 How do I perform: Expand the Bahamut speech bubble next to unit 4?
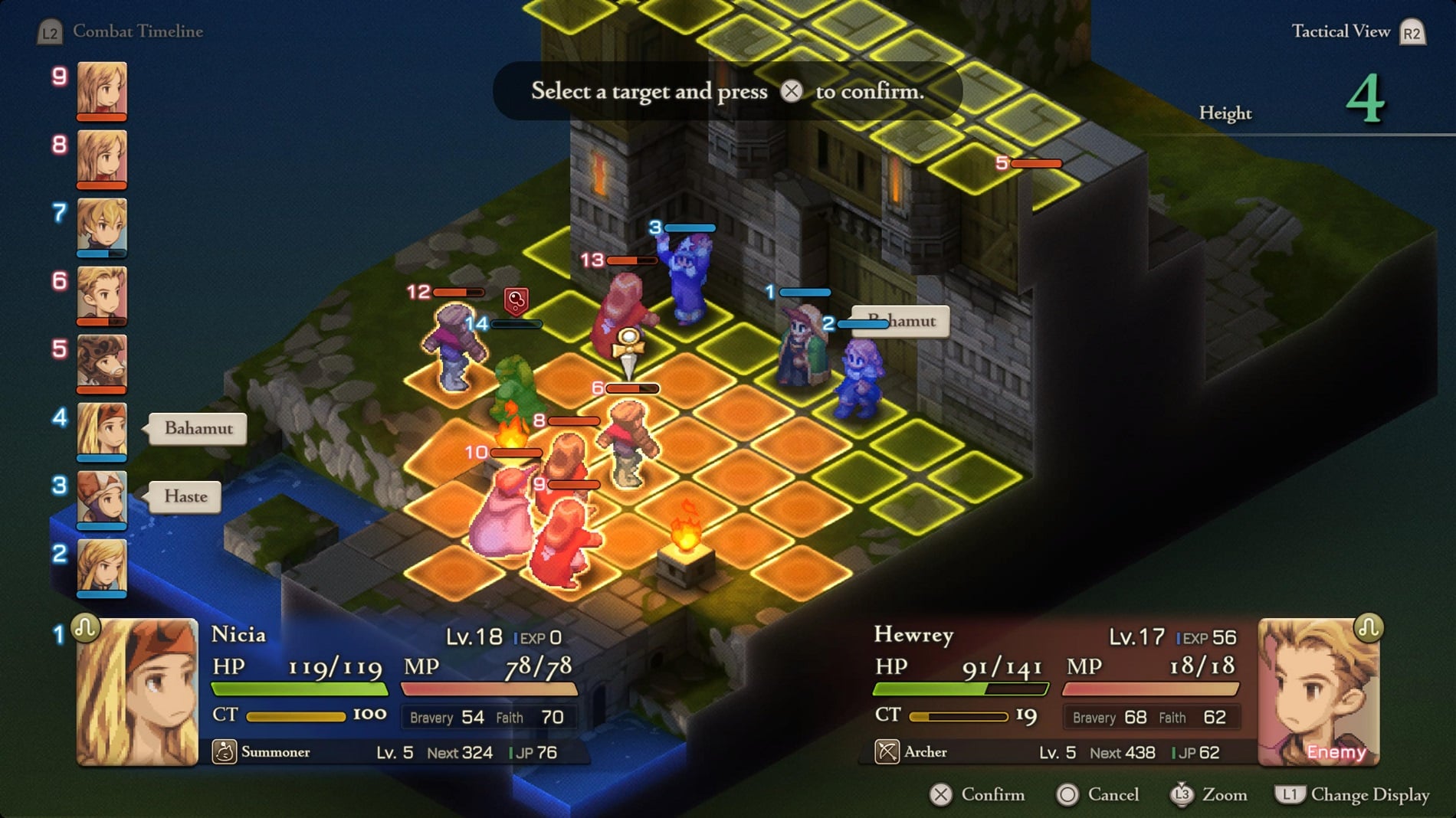pyautogui.click(x=197, y=429)
